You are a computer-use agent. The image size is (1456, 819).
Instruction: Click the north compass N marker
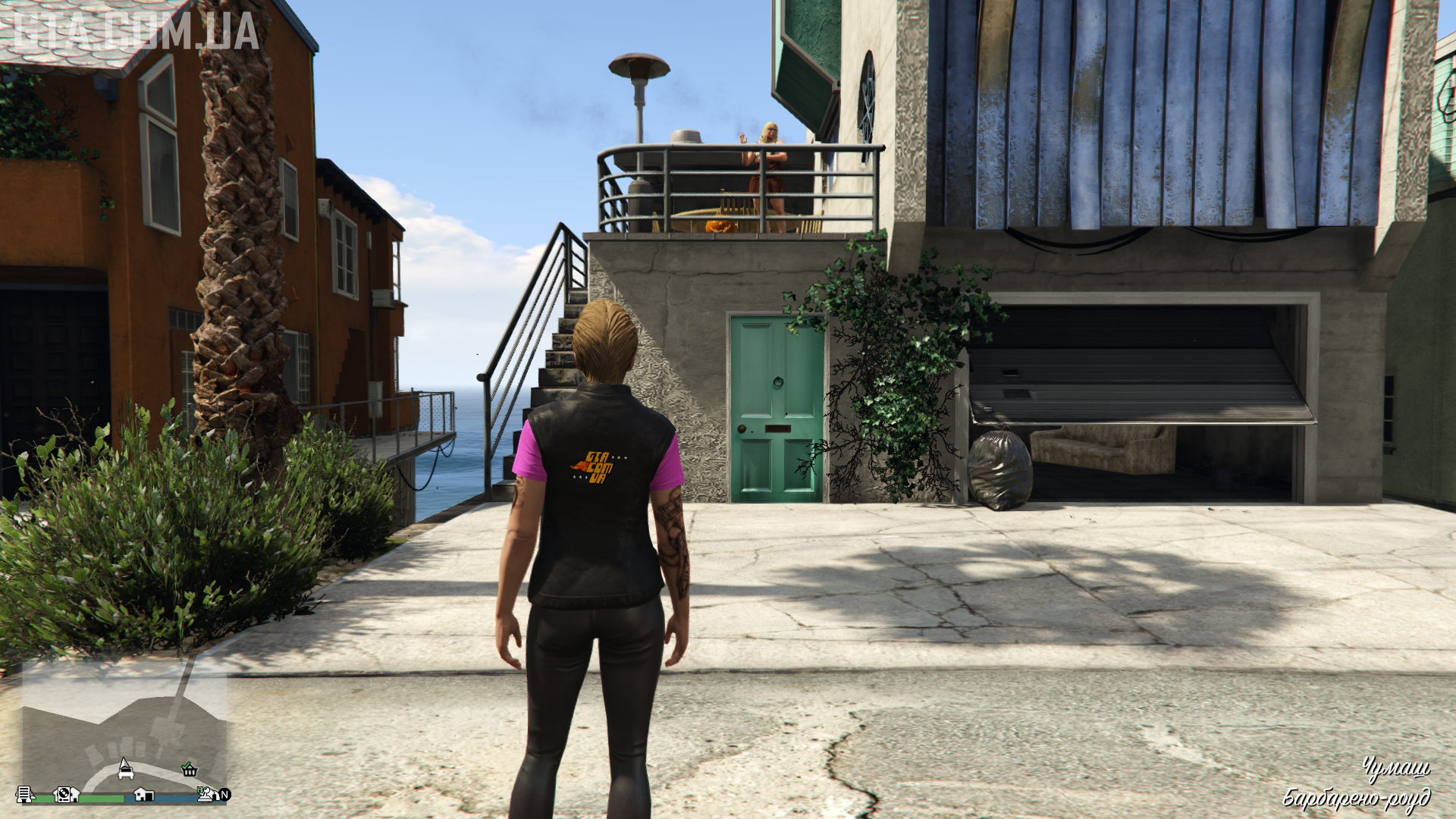(224, 795)
